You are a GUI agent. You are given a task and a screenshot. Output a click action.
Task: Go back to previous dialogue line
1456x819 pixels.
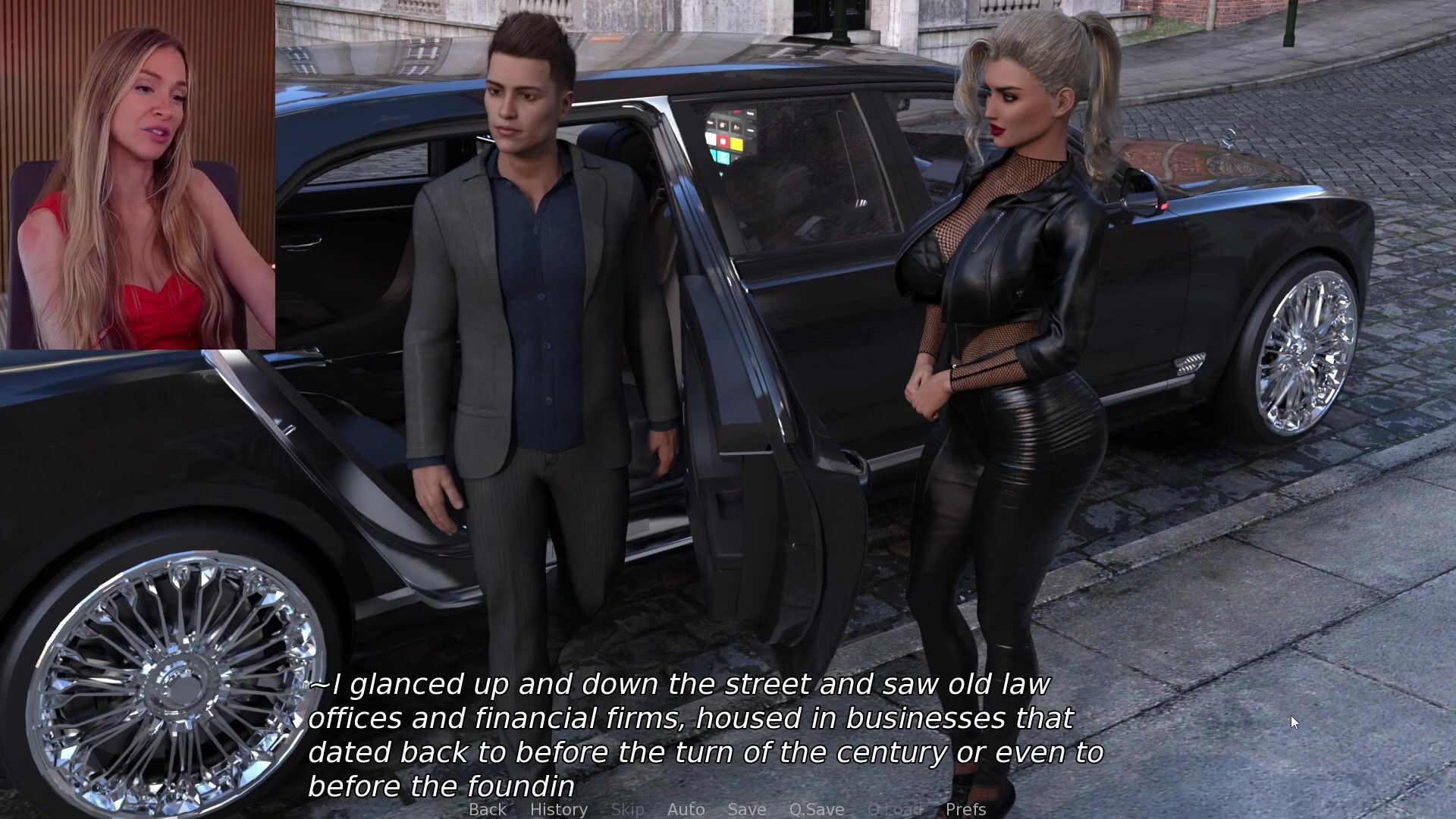[487, 809]
